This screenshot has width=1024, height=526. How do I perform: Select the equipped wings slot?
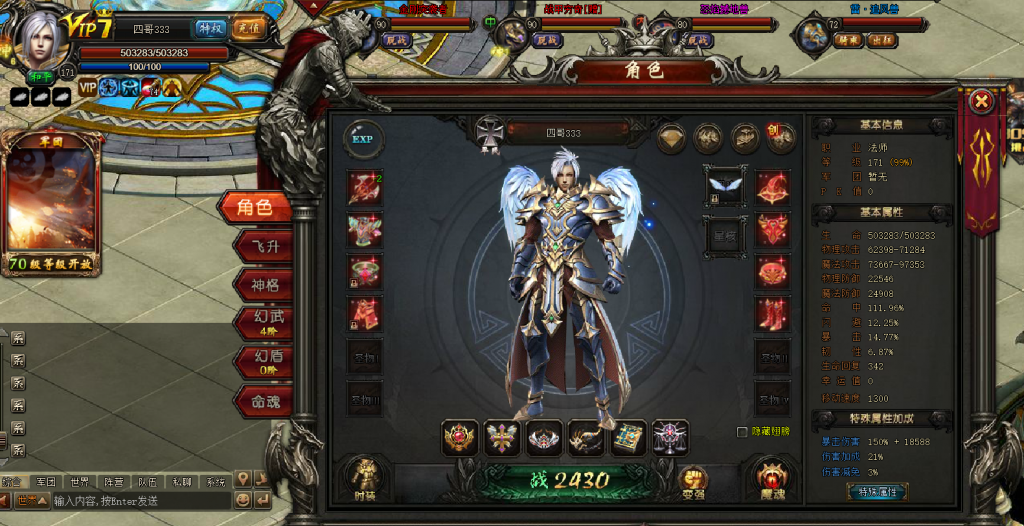[724, 186]
